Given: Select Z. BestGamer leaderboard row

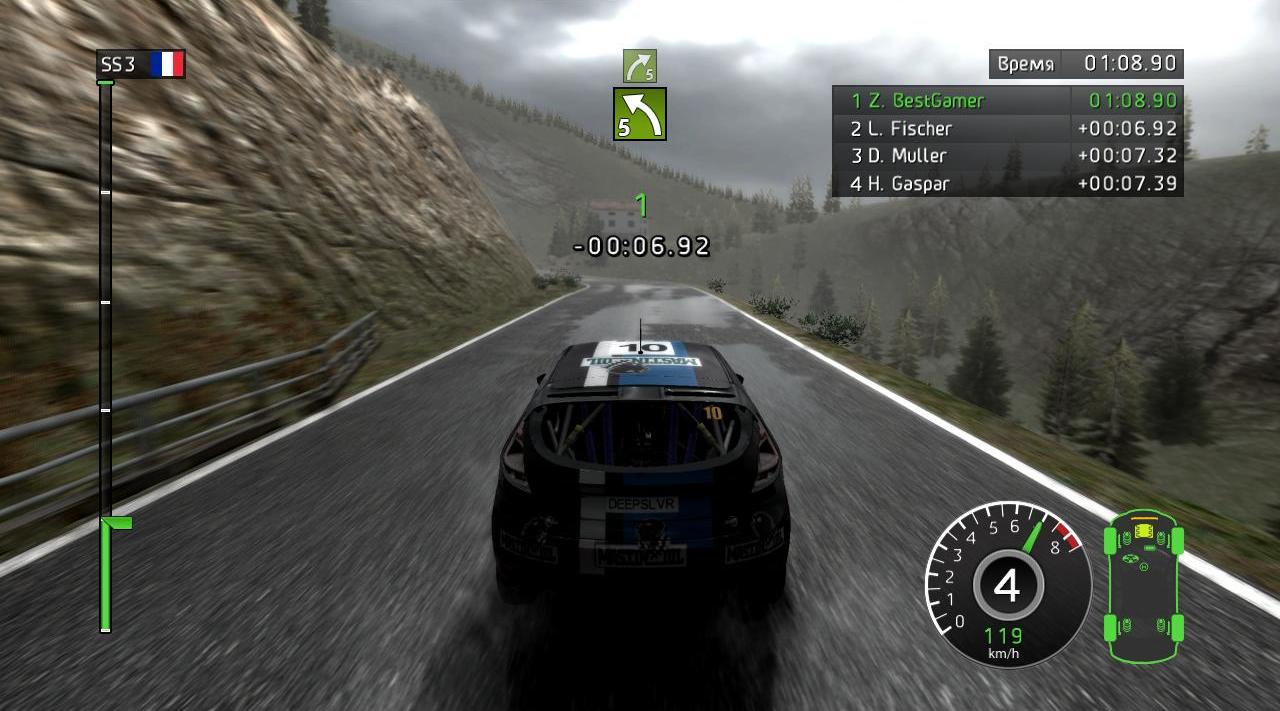Looking at the screenshot, I should [x=1007, y=100].
